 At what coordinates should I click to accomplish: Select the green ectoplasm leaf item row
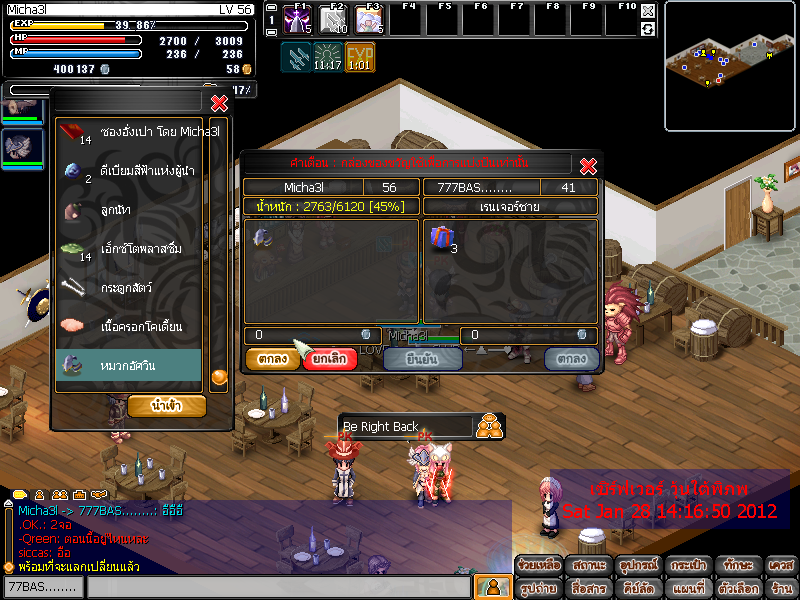click(130, 249)
